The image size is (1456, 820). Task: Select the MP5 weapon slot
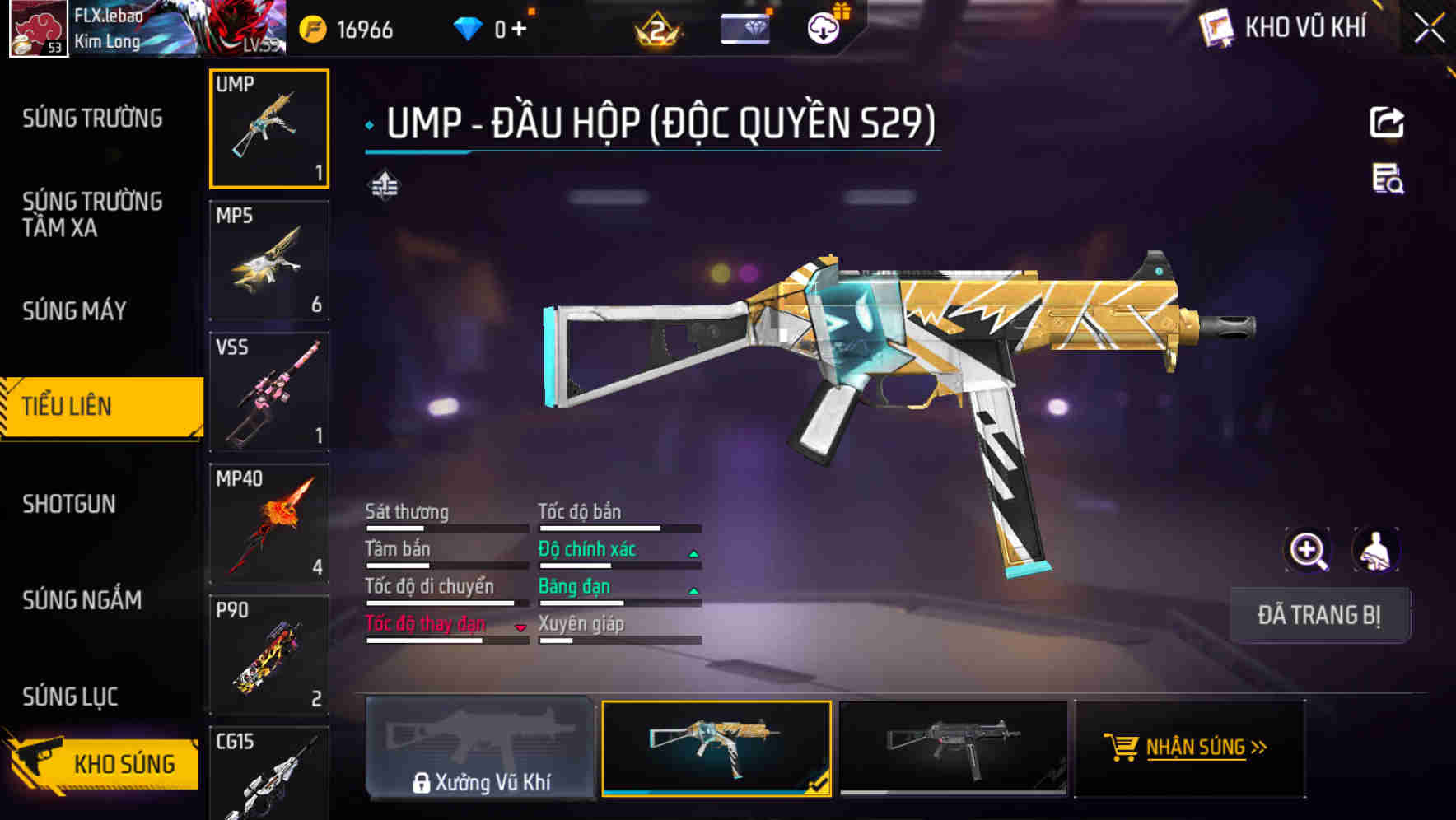[269, 260]
